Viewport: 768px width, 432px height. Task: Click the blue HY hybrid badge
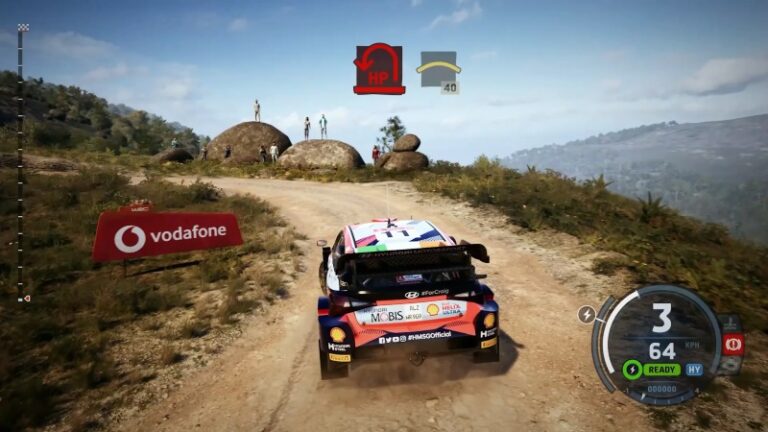[693, 369]
